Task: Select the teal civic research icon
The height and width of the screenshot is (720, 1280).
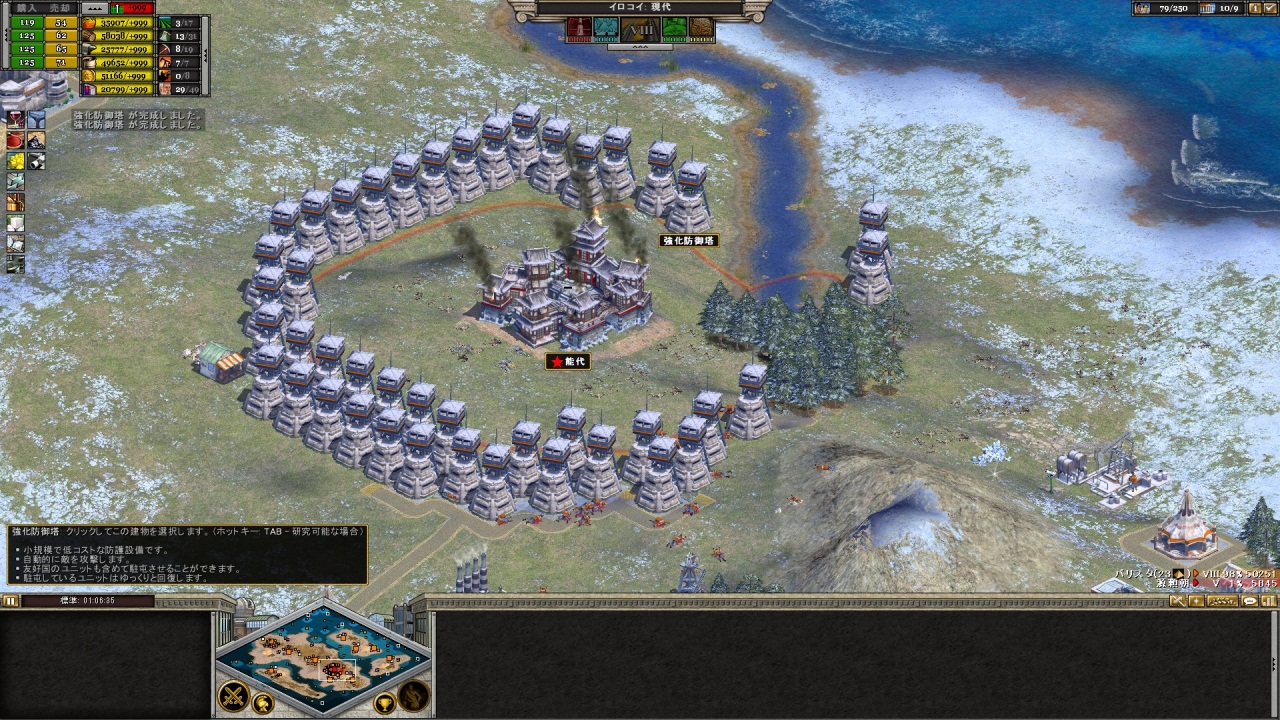Action: pos(607,29)
